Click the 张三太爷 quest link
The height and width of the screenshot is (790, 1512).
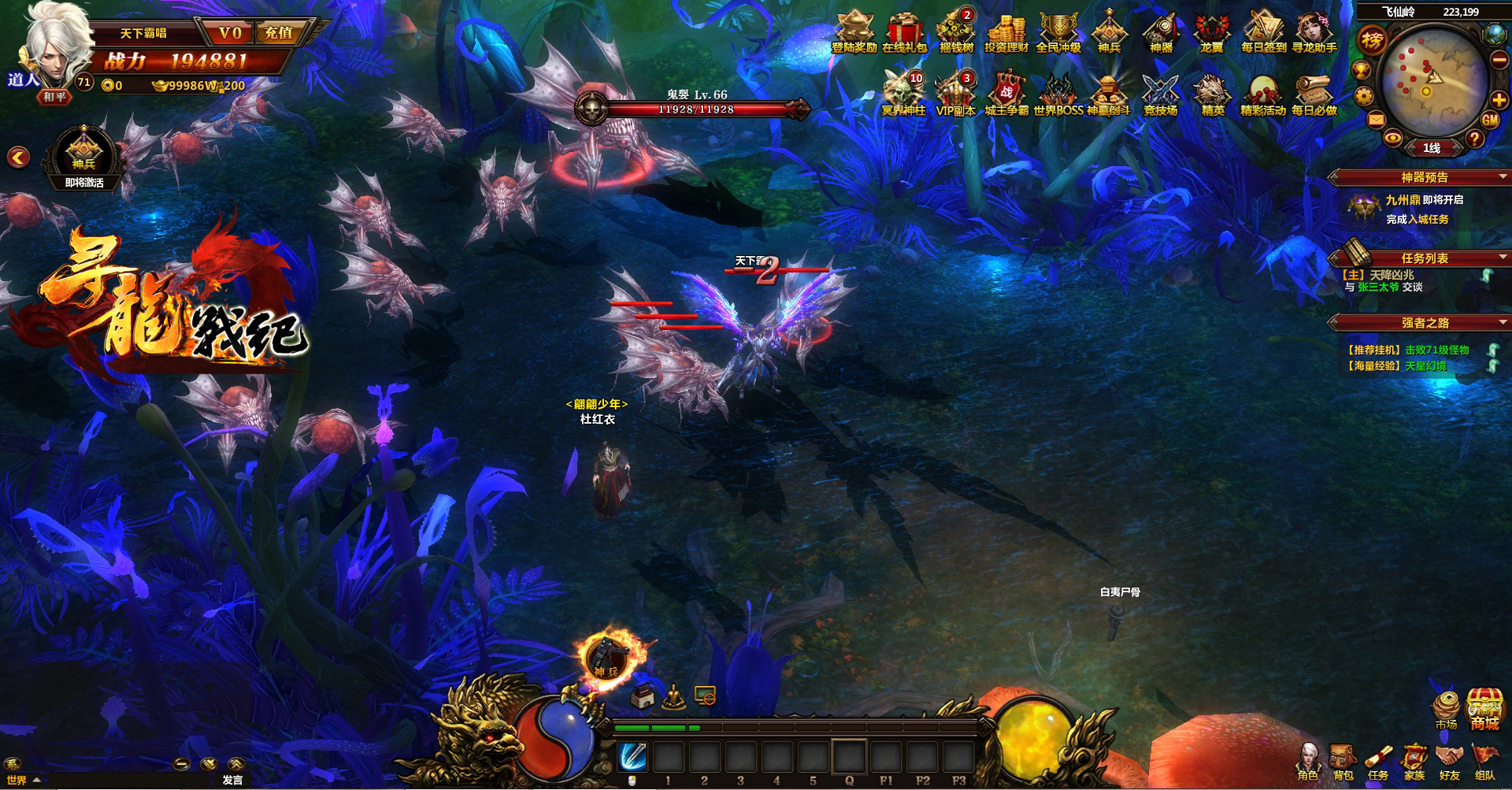coord(1378,287)
